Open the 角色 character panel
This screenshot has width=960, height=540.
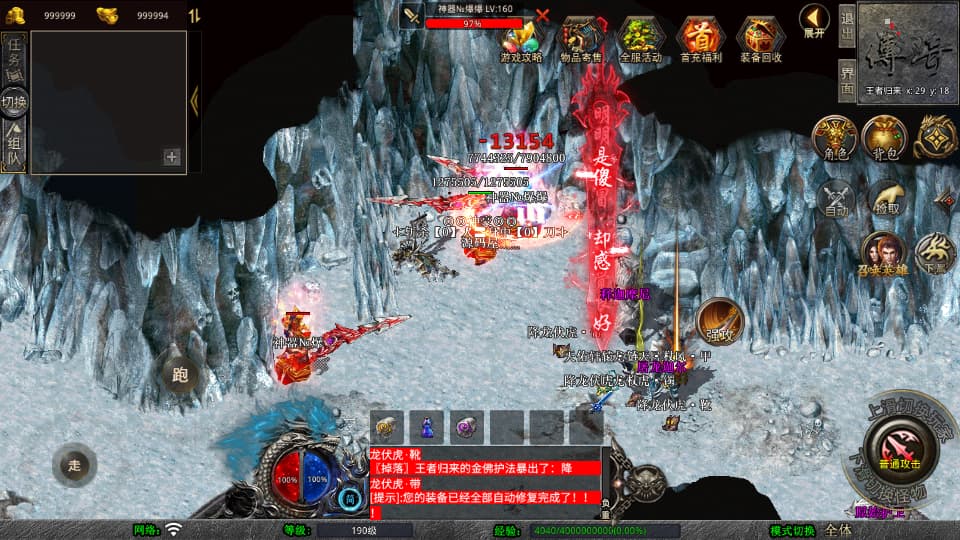click(x=834, y=138)
